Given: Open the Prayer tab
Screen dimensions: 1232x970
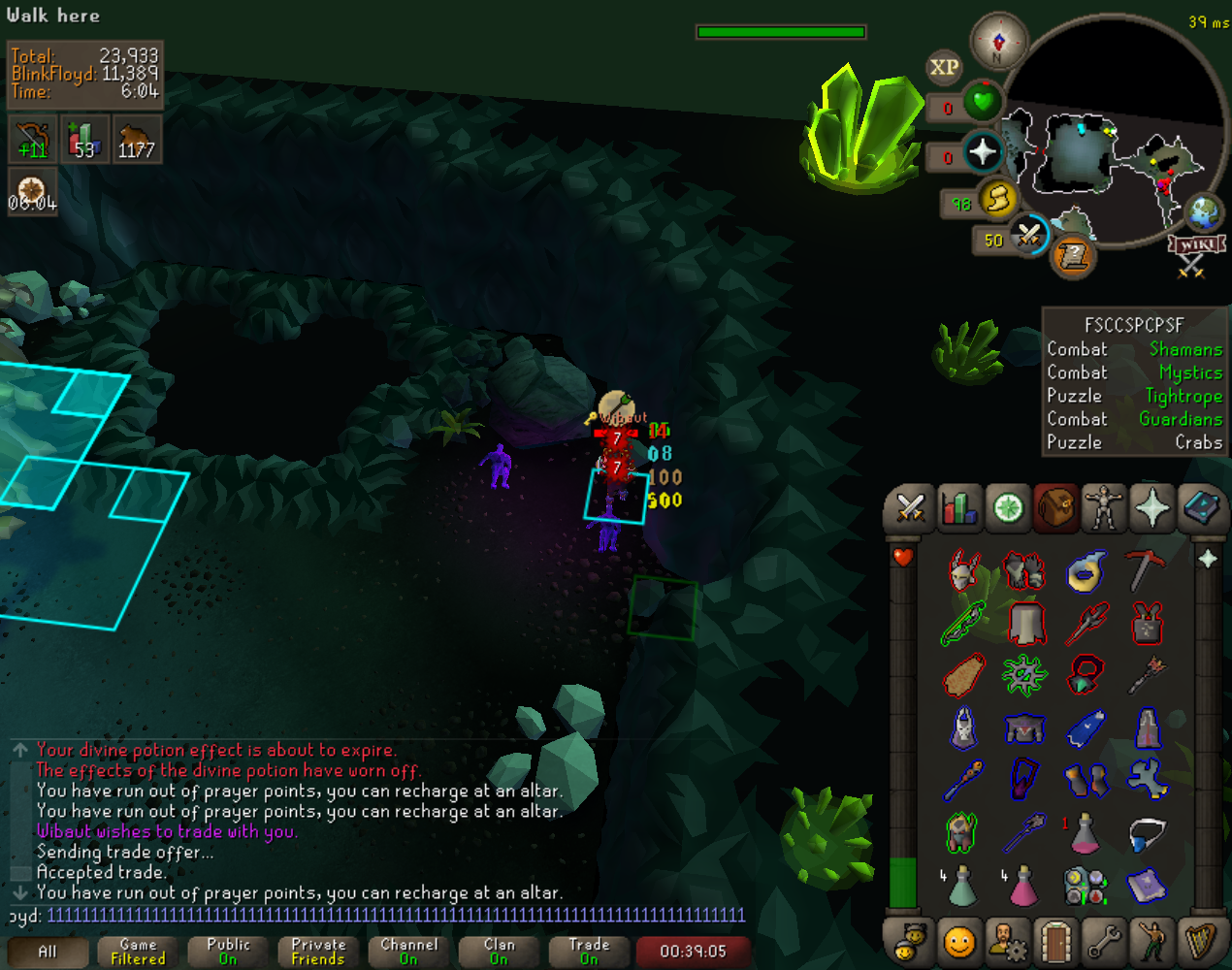Looking at the screenshot, I should (1151, 507).
